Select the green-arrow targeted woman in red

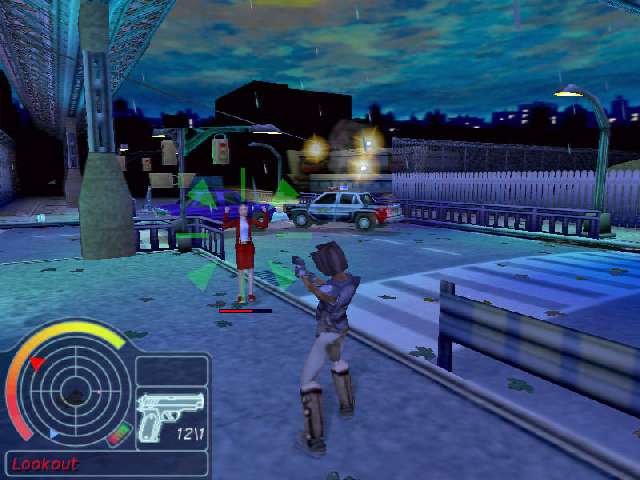[244, 250]
